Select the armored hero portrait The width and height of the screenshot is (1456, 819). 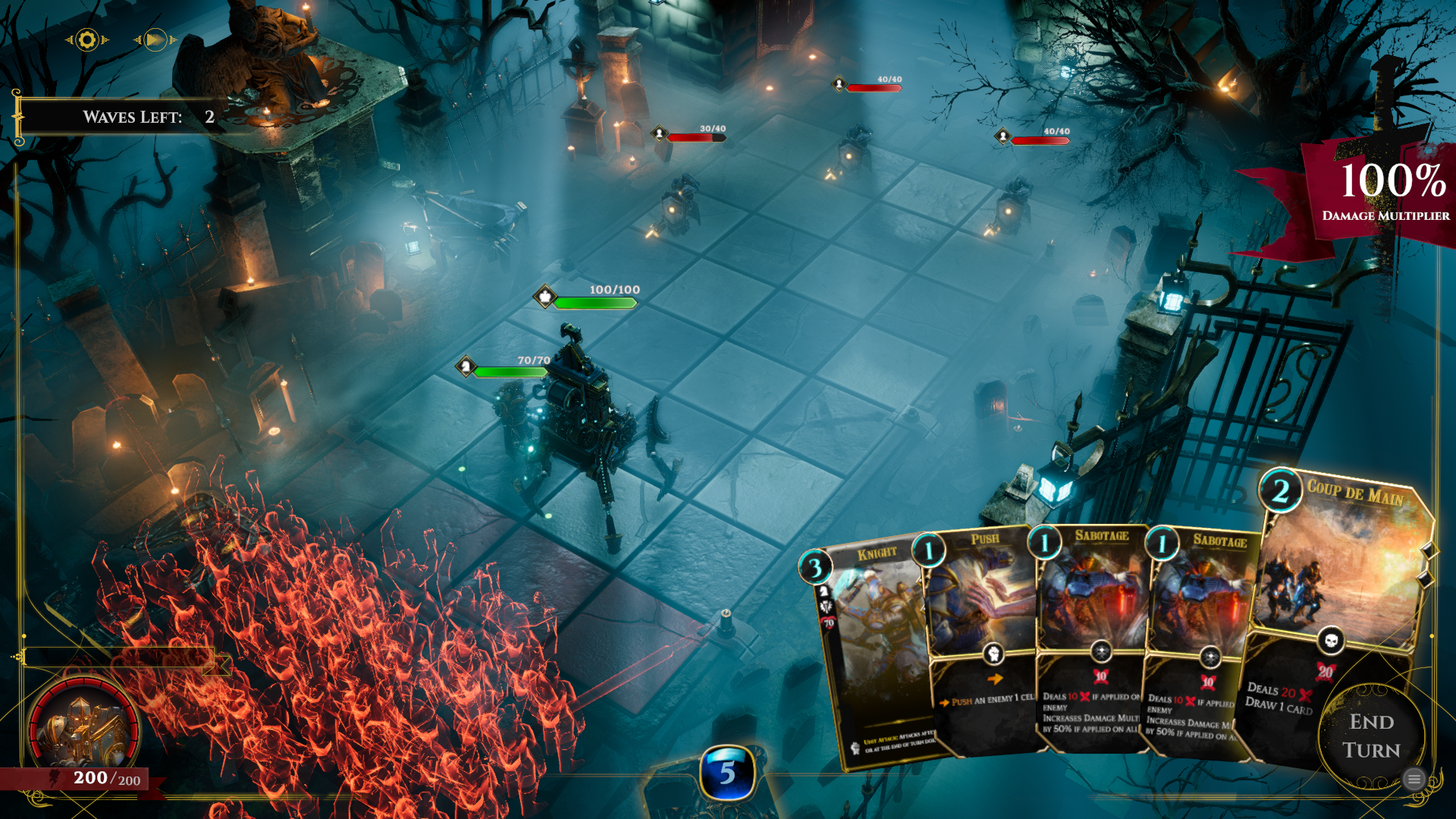pos(82,730)
